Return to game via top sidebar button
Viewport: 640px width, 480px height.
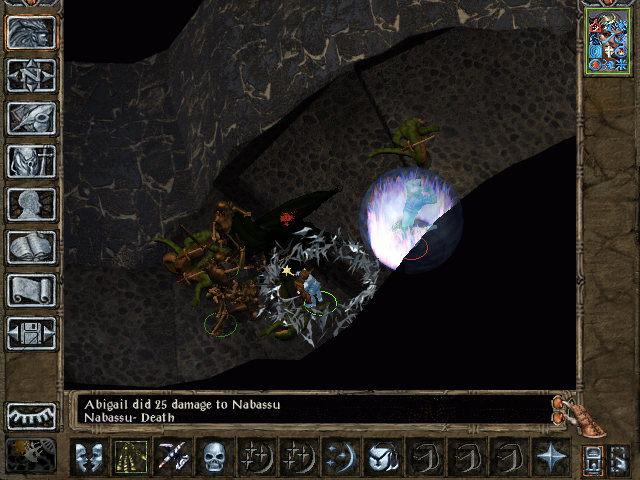click(31, 32)
